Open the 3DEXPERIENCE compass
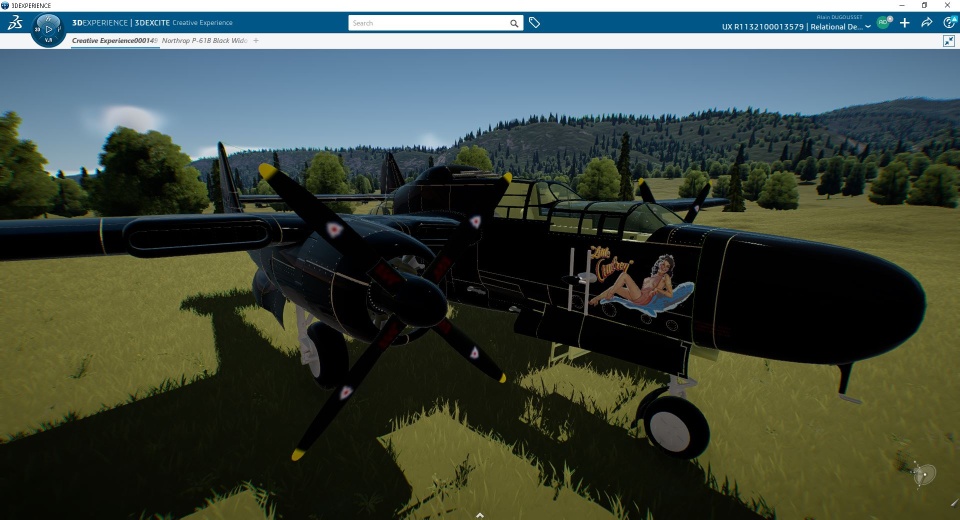 [x=16, y=23]
